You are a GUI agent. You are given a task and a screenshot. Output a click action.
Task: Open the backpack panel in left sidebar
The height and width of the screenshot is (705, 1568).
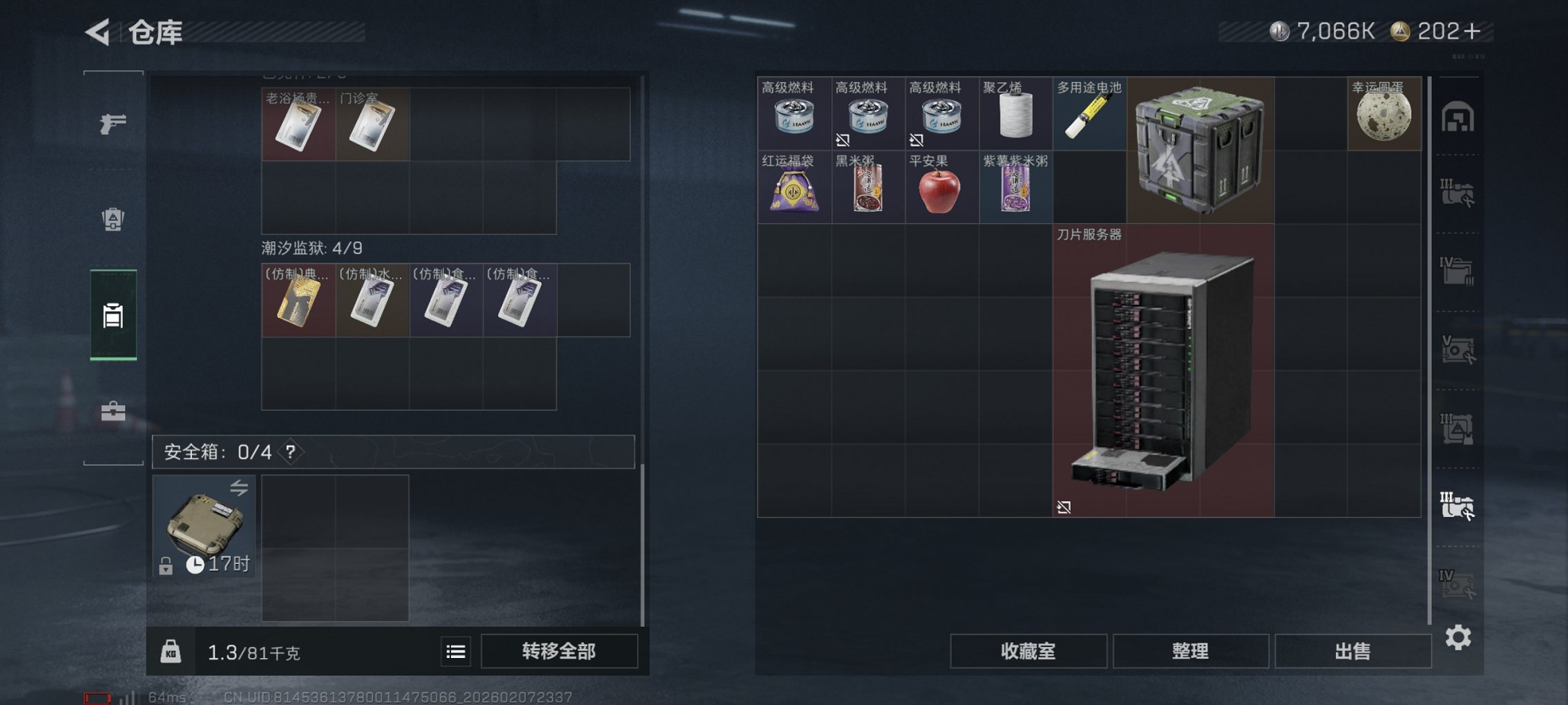tap(113, 218)
